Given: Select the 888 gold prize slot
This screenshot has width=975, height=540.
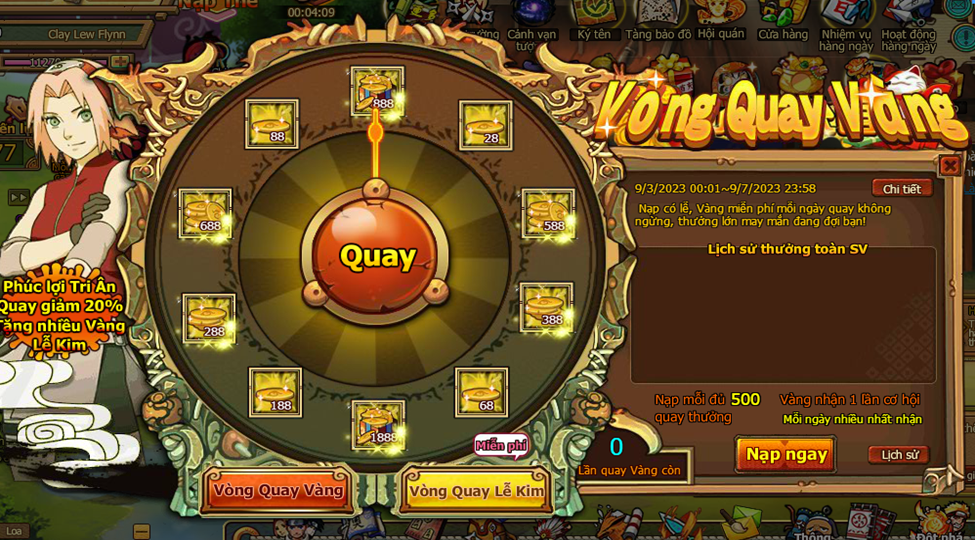Looking at the screenshot, I should click(377, 91).
